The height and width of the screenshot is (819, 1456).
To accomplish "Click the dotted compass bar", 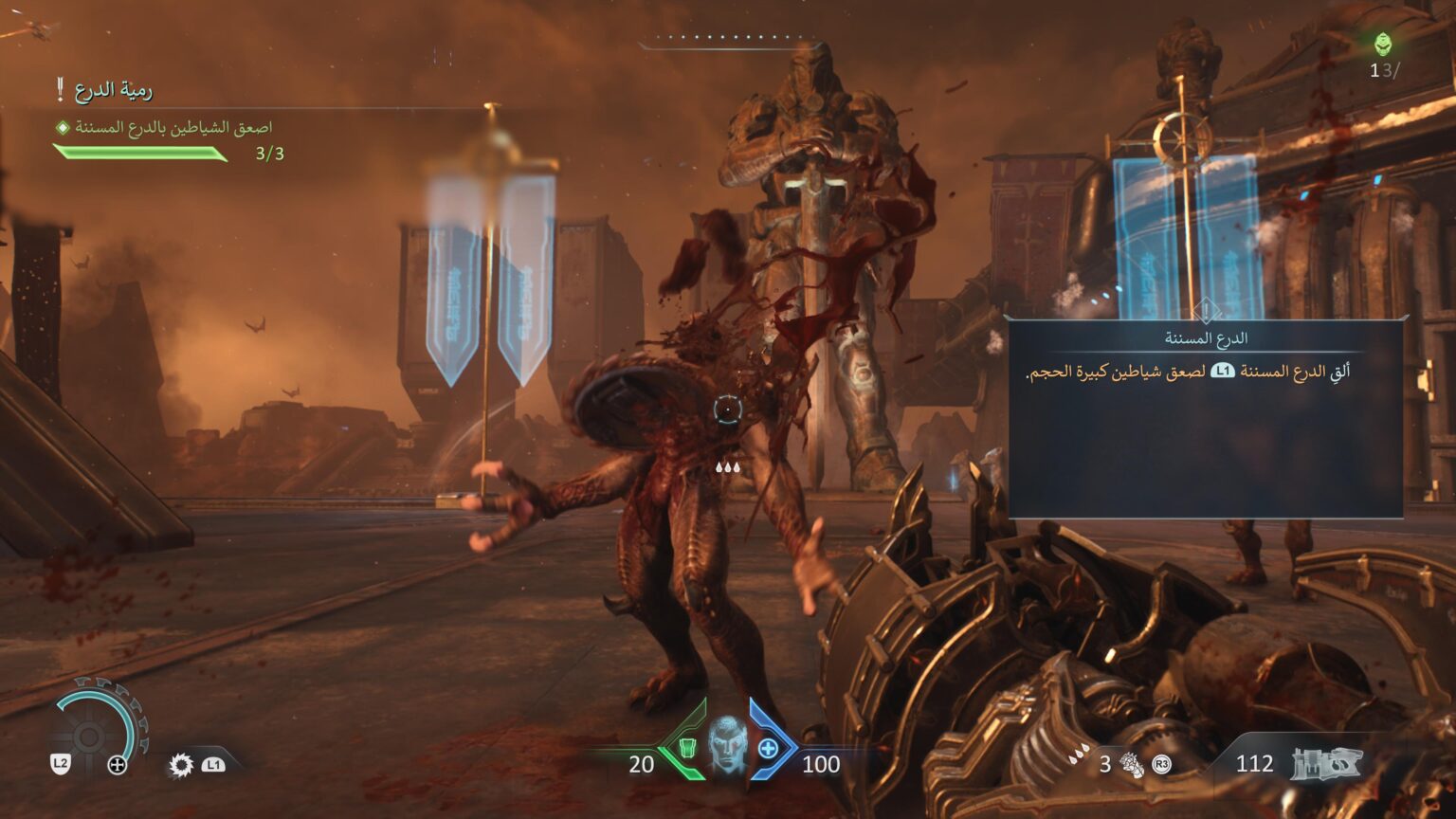I will click(728, 40).
